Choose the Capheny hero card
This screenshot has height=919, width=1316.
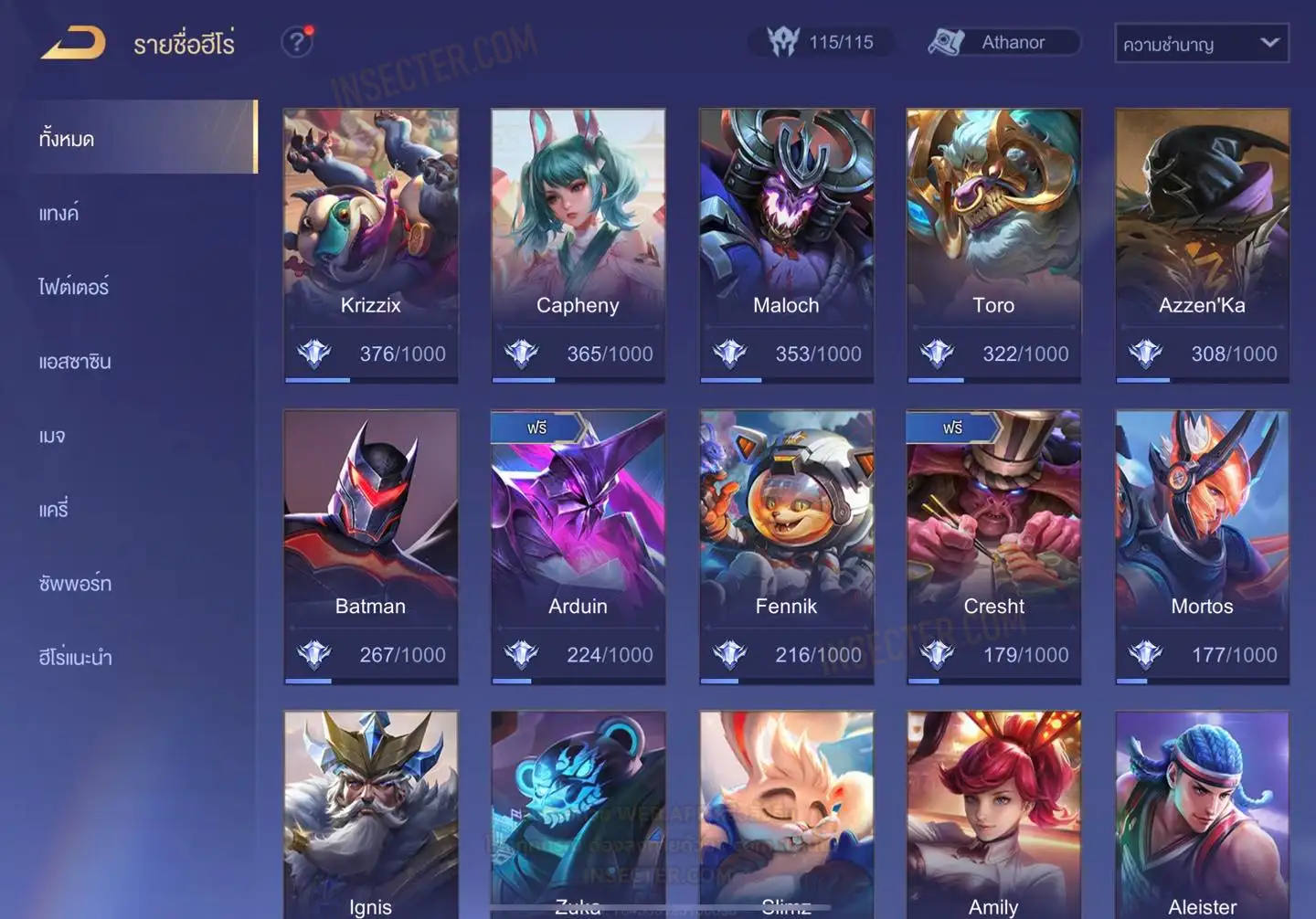pos(578,245)
